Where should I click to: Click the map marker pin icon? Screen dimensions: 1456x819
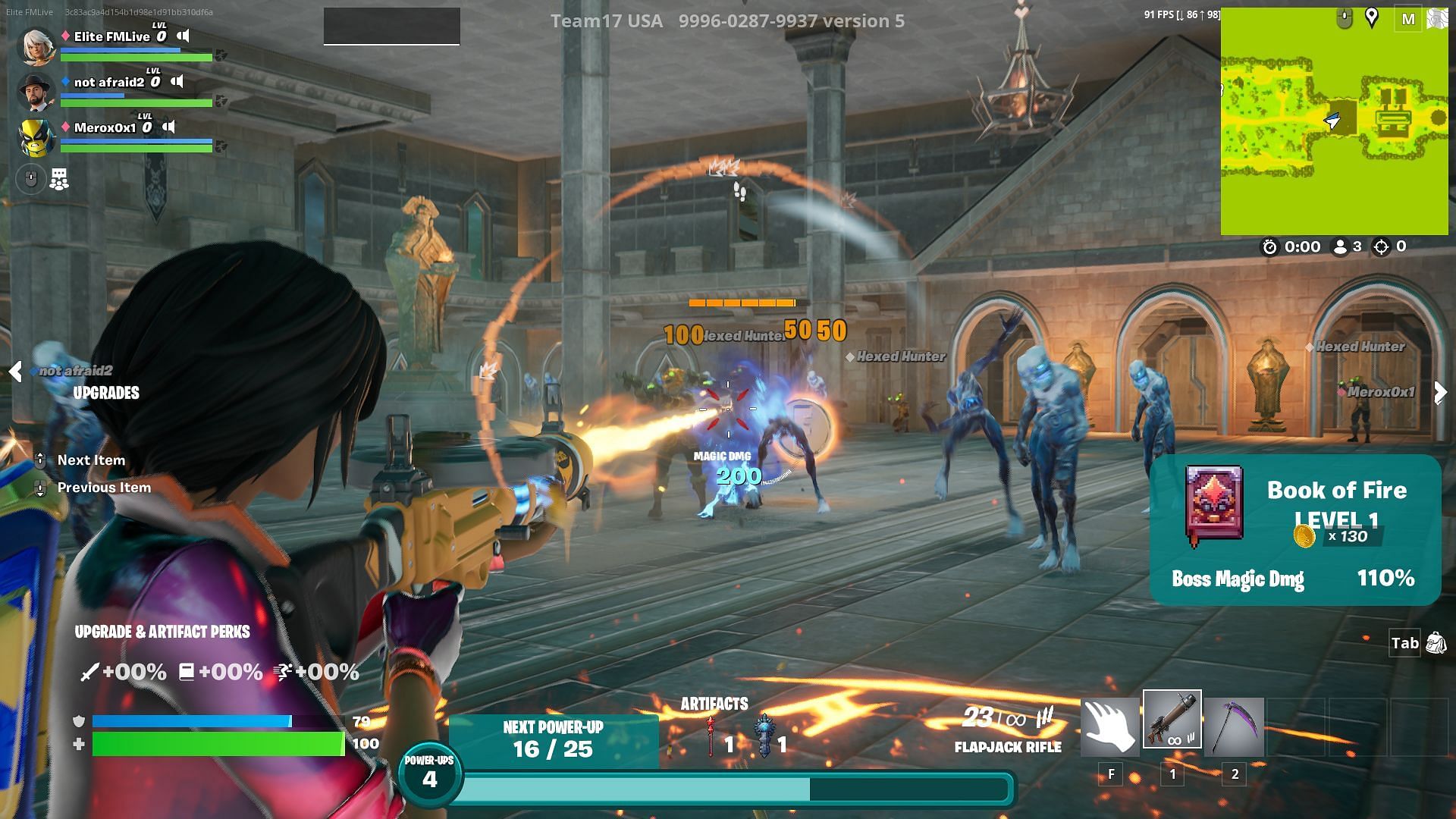point(1371,17)
